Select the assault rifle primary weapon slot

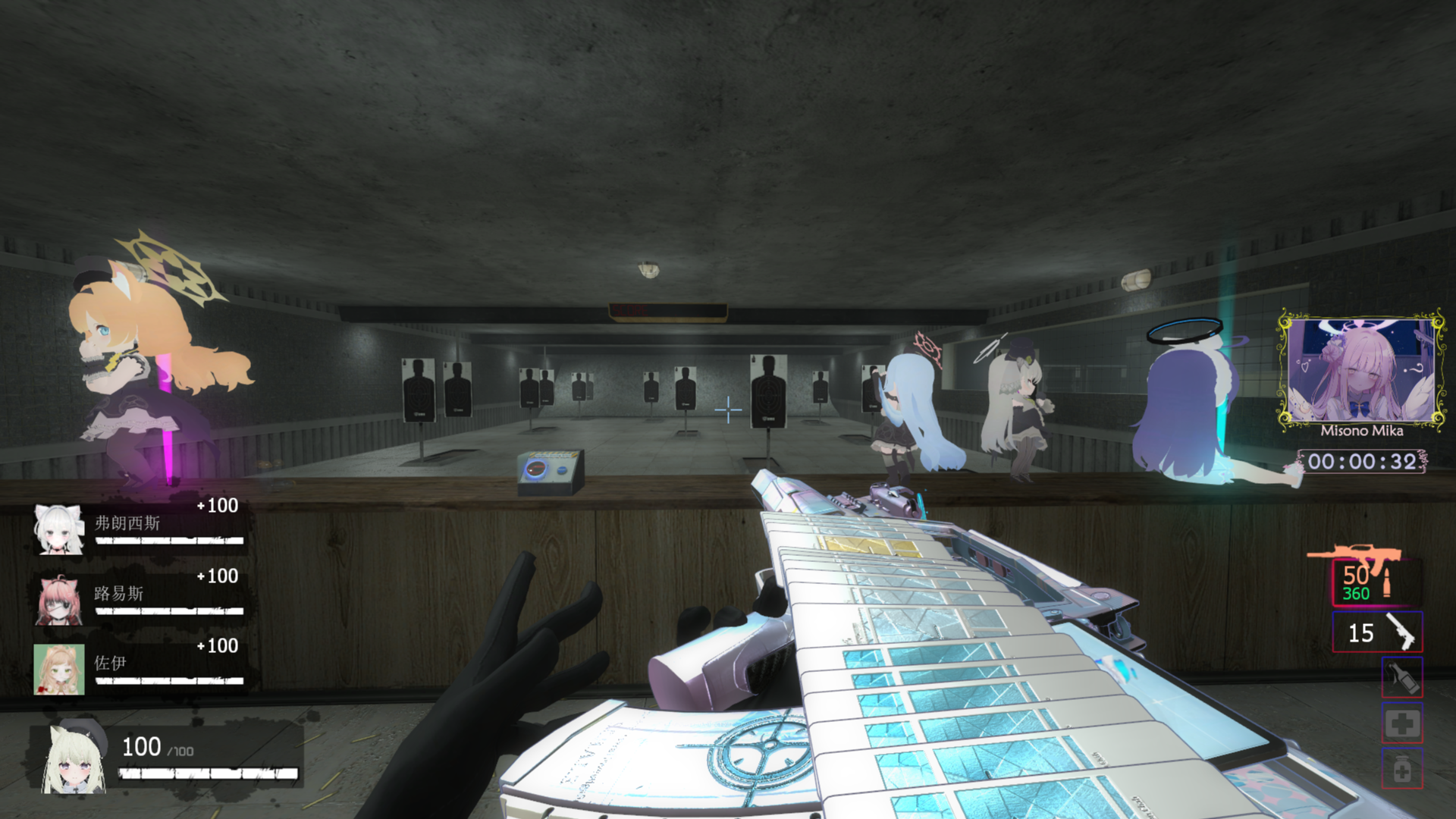pyautogui.click(x=1376, y=582)
